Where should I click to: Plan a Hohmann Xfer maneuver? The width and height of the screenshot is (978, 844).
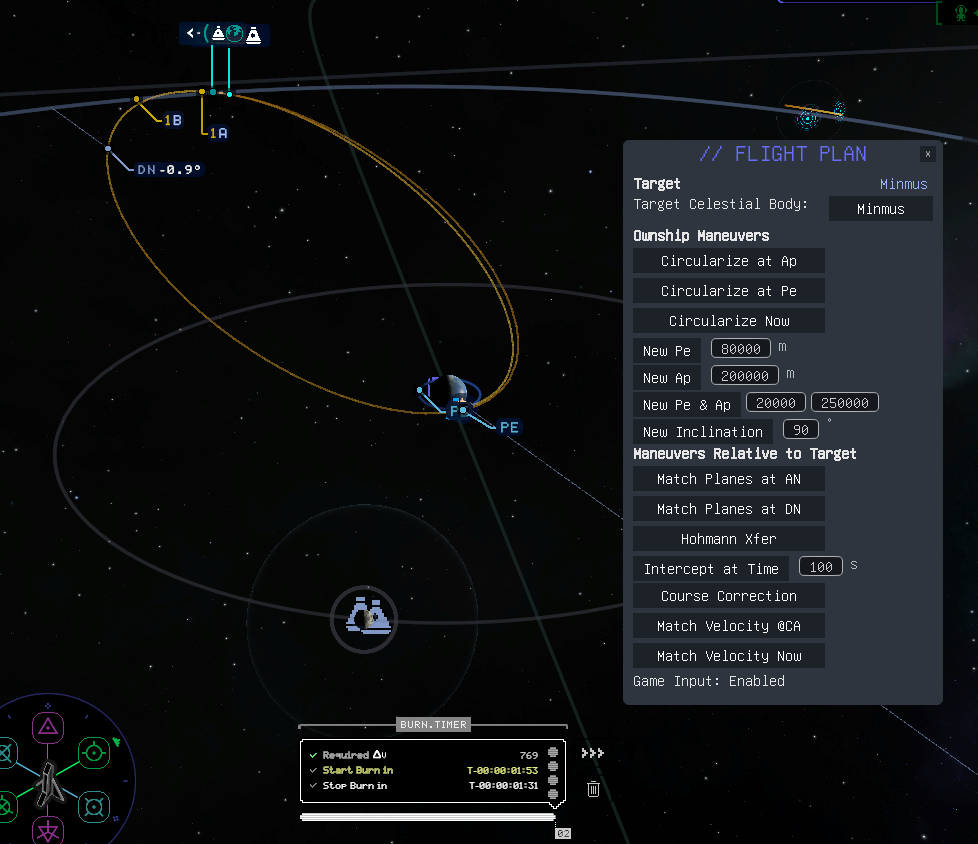coord(729,539)
